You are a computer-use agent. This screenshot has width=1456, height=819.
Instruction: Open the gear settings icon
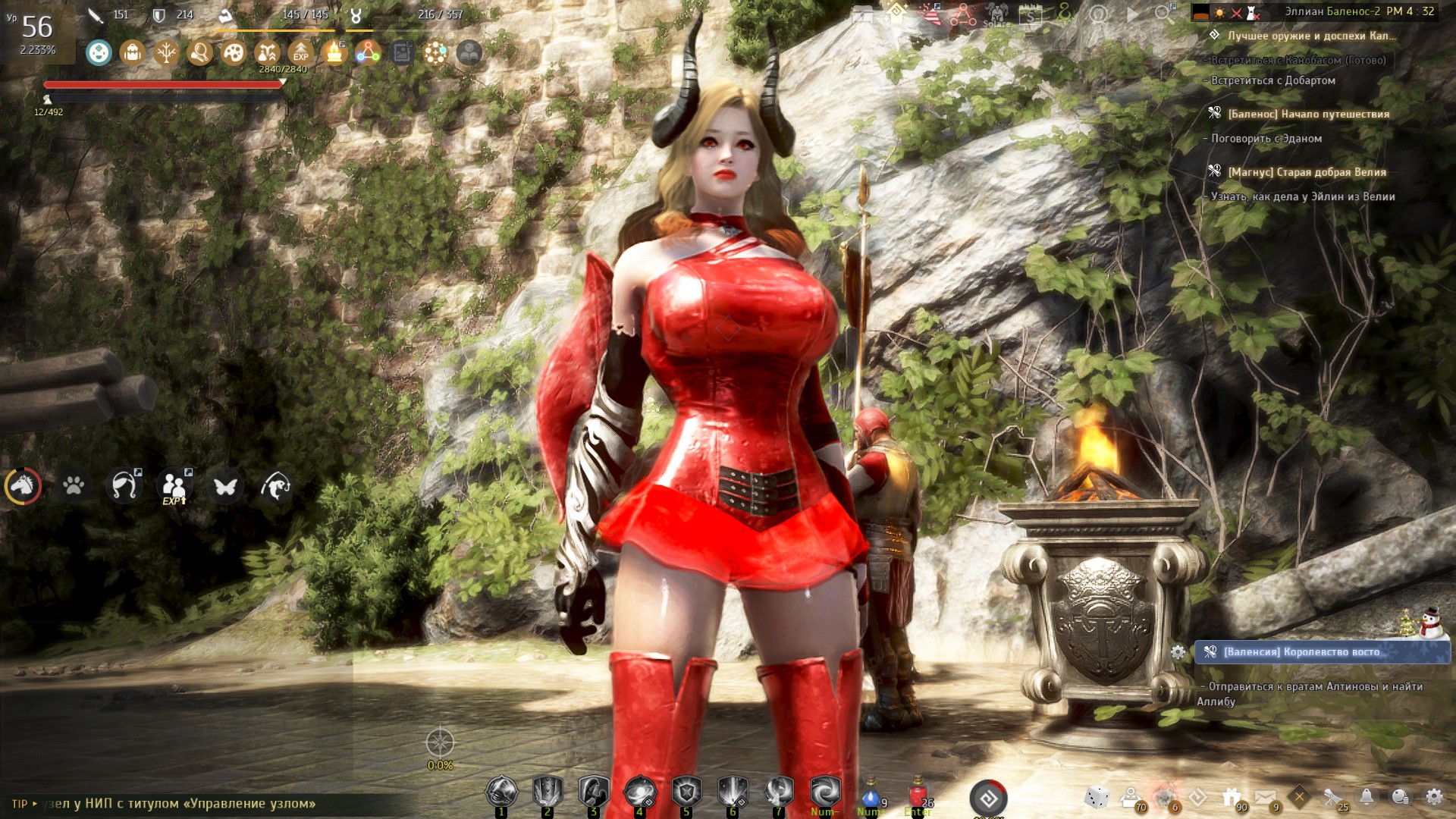click(1434, 796)
